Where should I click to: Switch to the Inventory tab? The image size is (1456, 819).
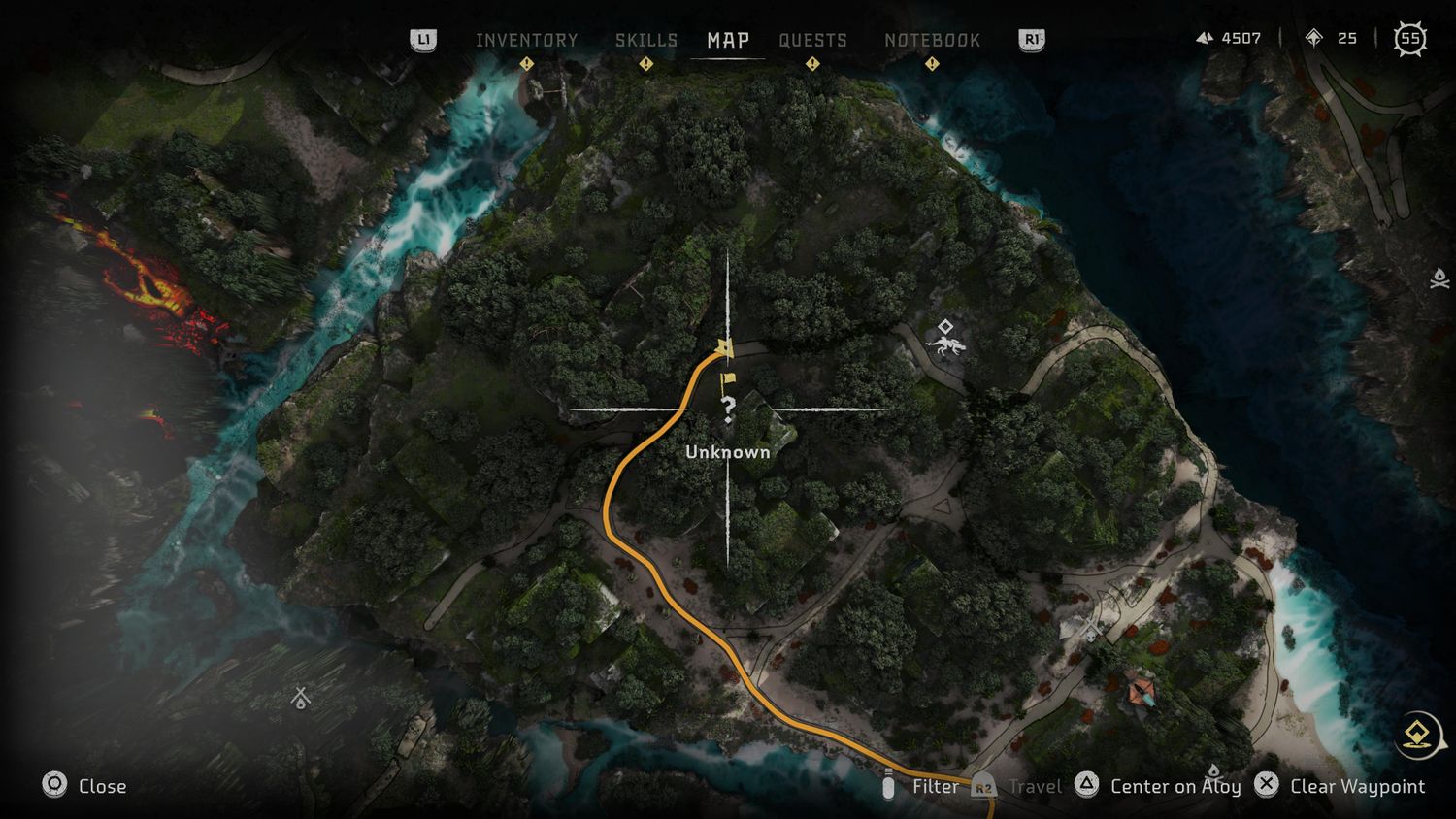click(x=526, y=40)
